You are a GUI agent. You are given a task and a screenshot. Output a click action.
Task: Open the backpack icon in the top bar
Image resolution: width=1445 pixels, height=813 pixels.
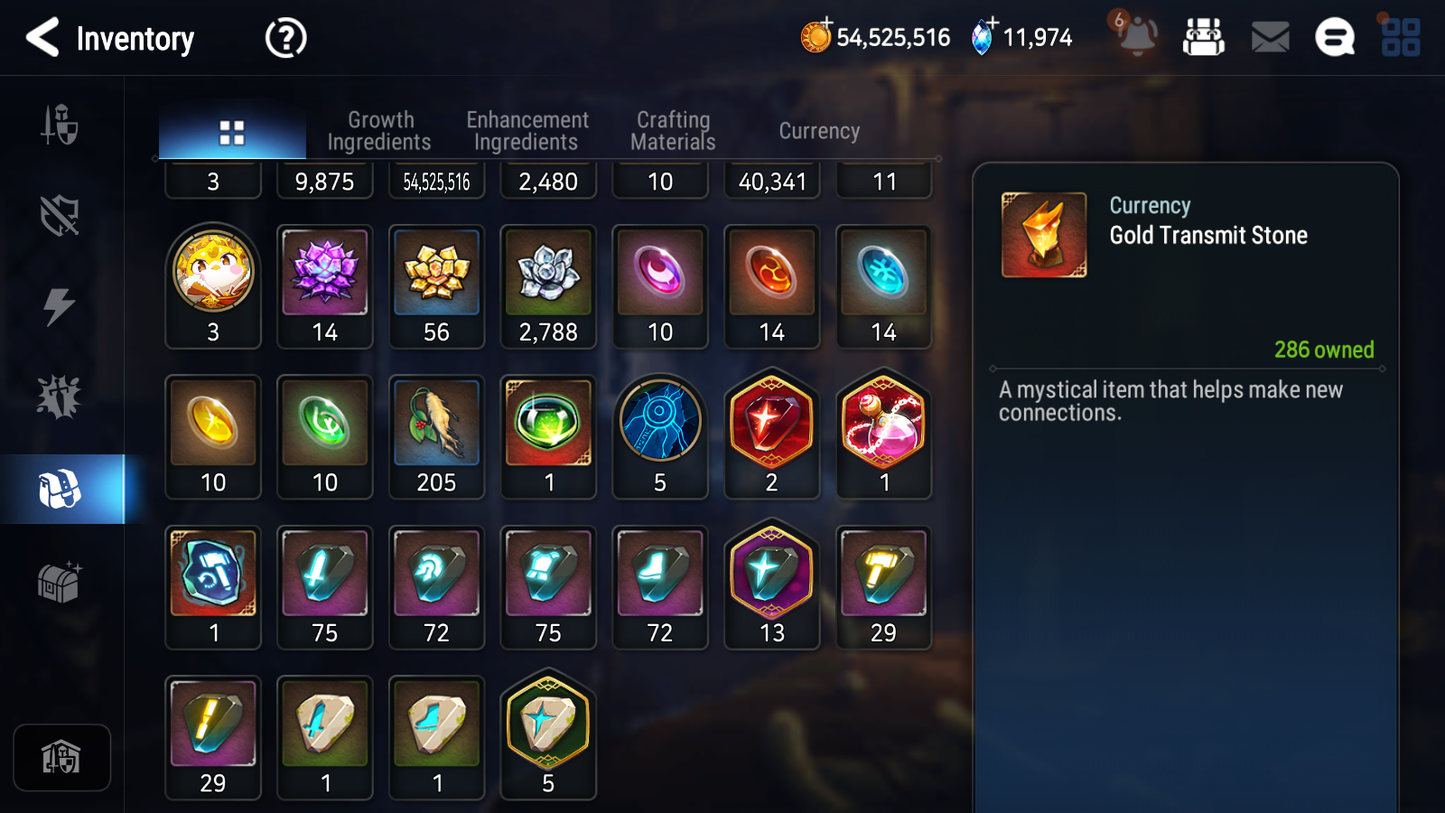tap(1204, 37)
